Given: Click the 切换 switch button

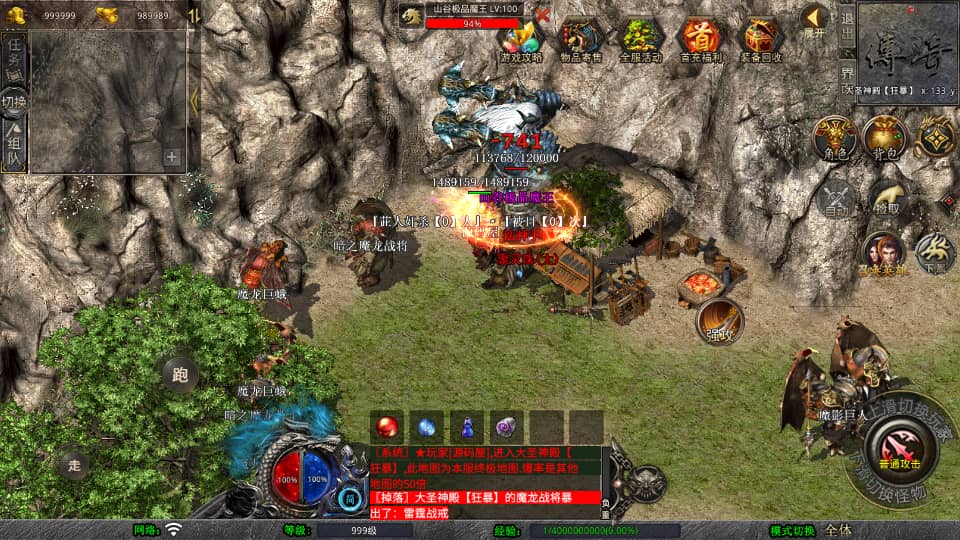Looking at the screenshot, I should point(14,101).
